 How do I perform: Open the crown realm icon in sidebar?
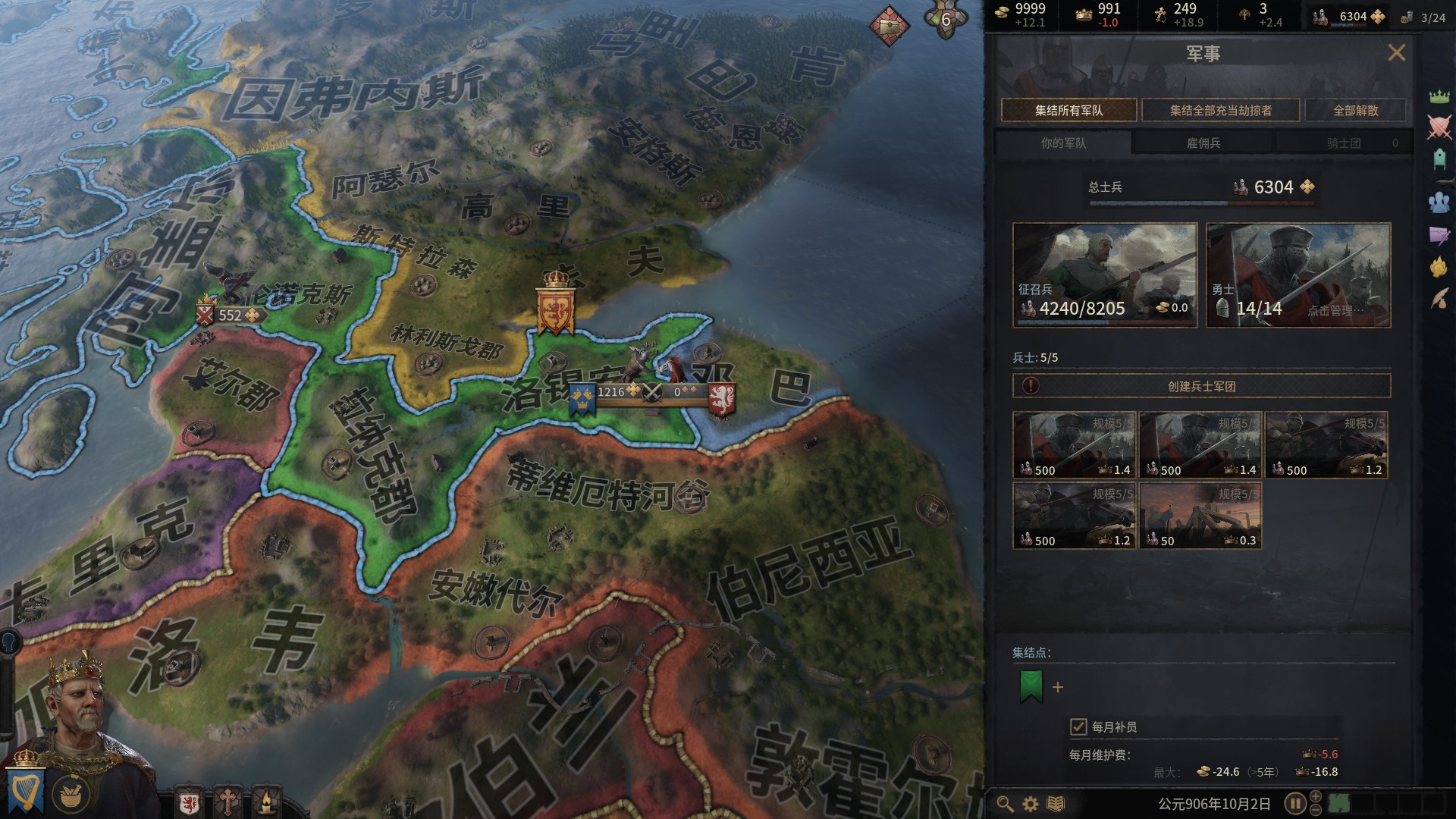[x=1439, y=96]
